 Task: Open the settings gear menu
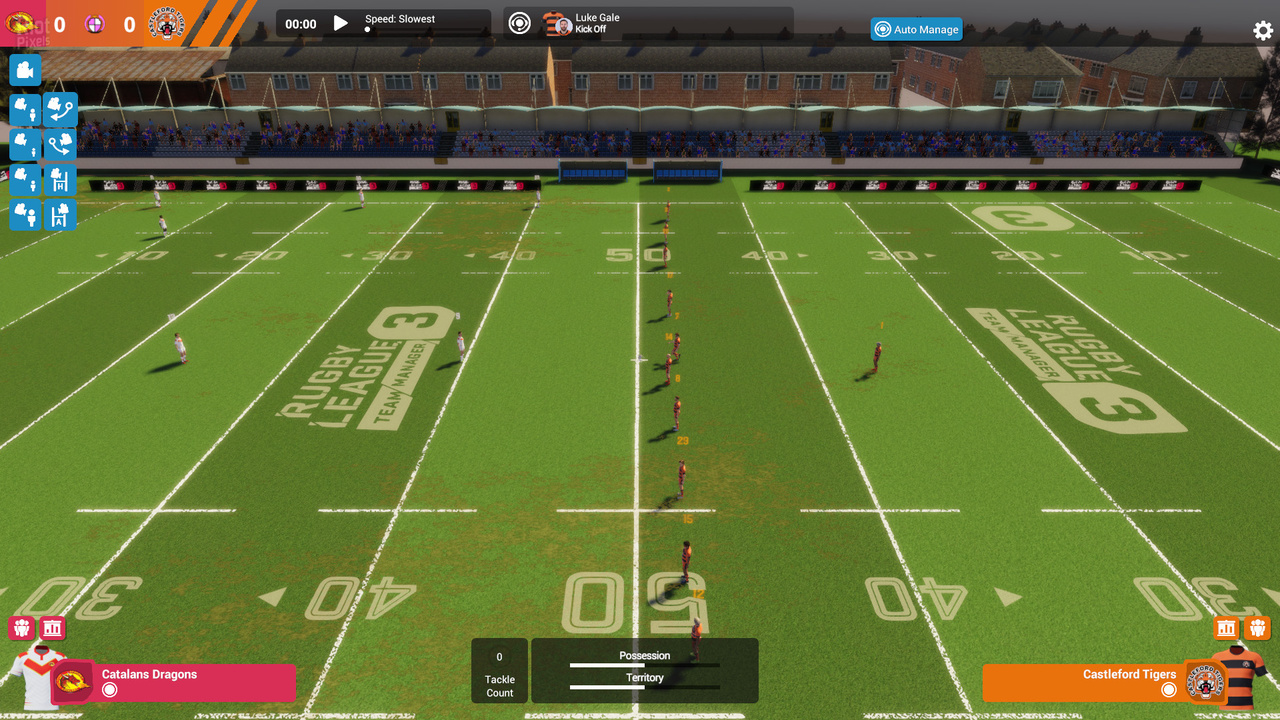tap(1263, 30)
